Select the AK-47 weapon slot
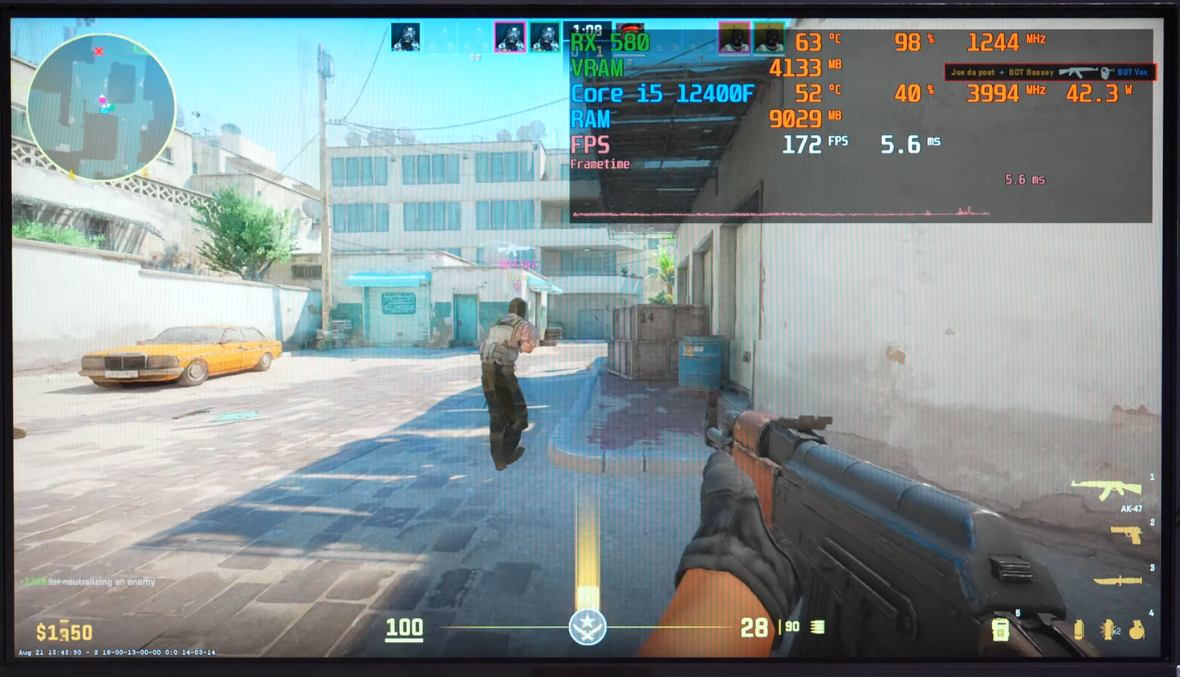 1106,489
